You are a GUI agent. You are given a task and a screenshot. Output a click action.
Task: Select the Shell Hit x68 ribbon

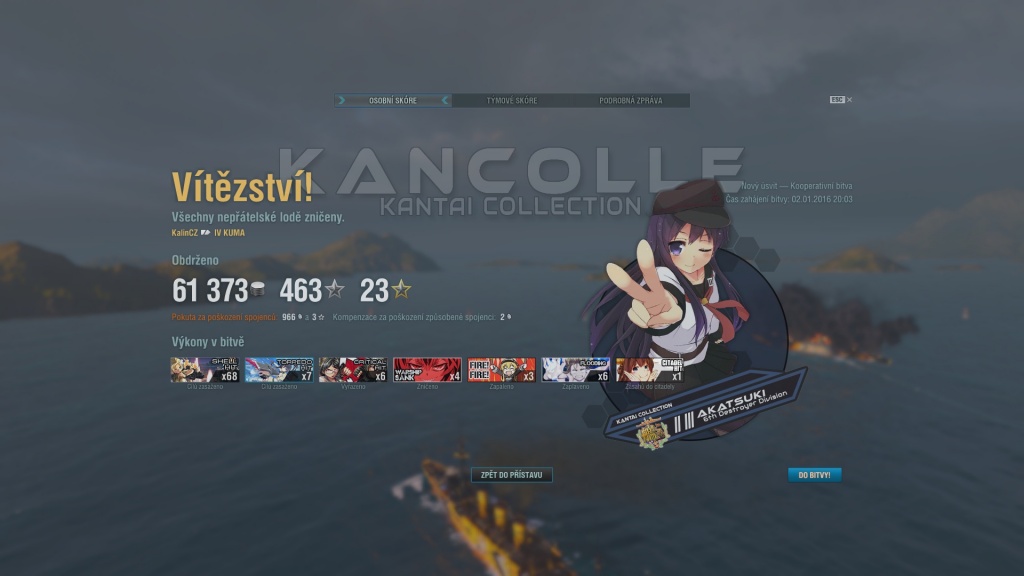click(x=205, y=370)
